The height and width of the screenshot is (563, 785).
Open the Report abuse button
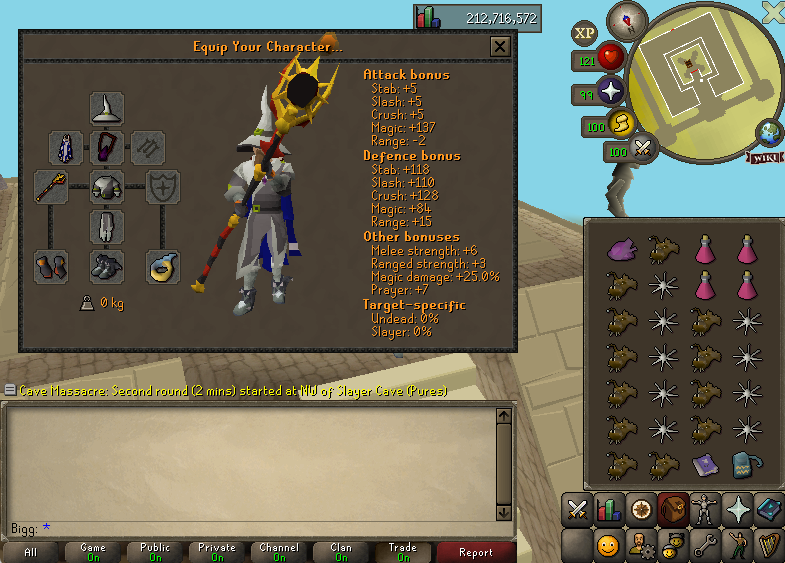click(x=476, y=552)
